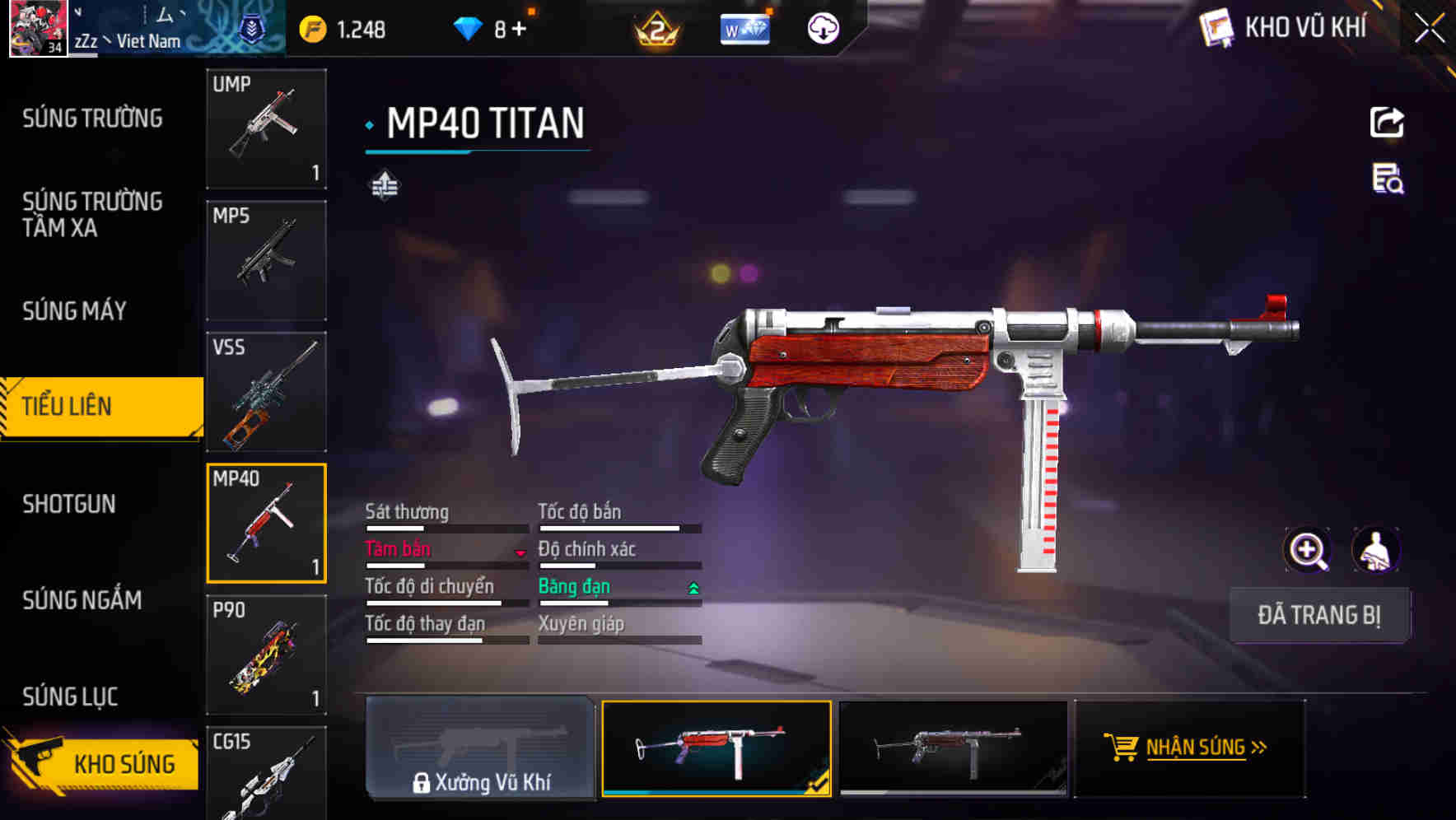Select the VSS weapon tile
1456x820 pixels.
(266, 392)
